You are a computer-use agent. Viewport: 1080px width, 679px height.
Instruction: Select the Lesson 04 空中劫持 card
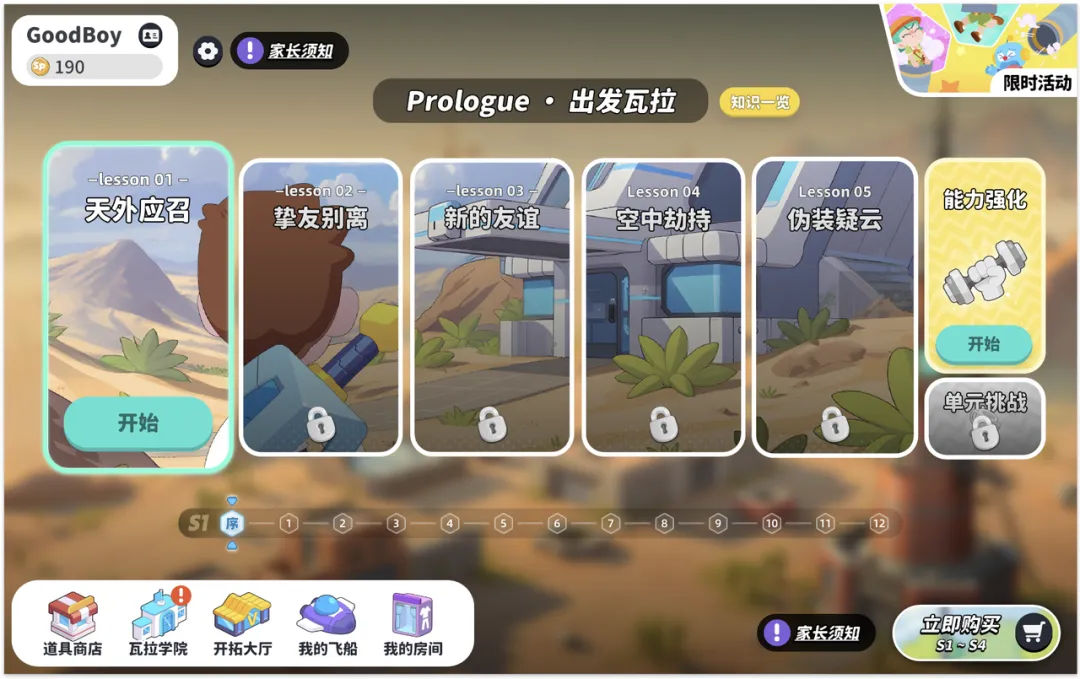663,307
